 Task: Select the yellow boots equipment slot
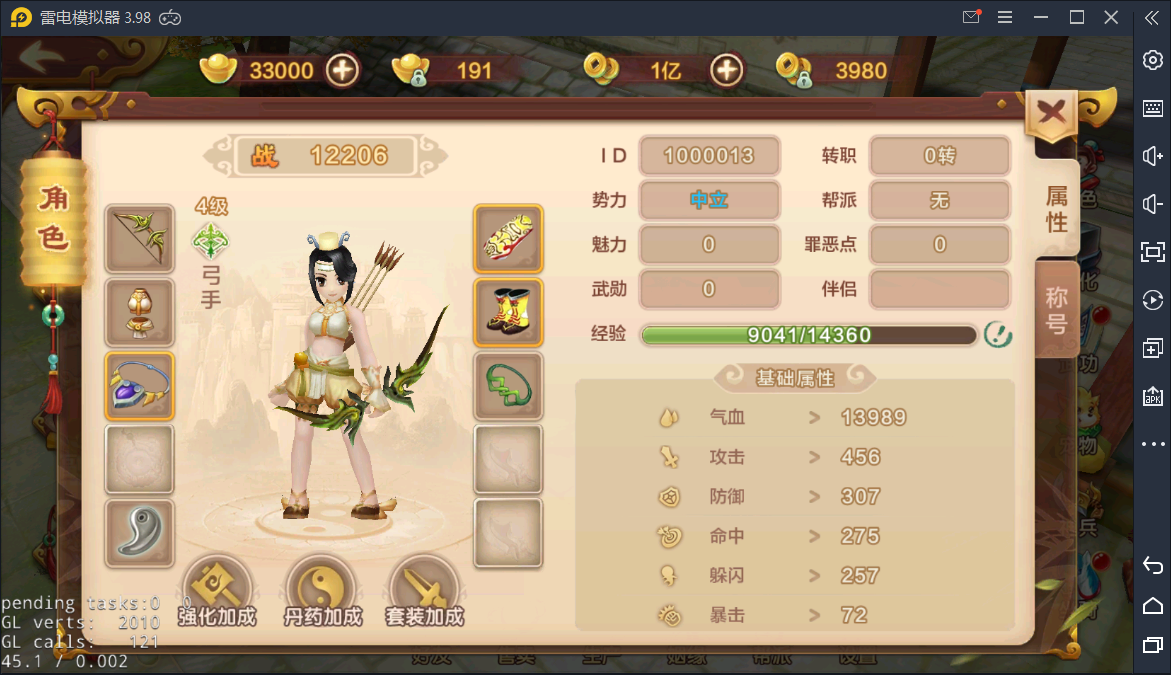pyautogui.click(x=509, y=312)
